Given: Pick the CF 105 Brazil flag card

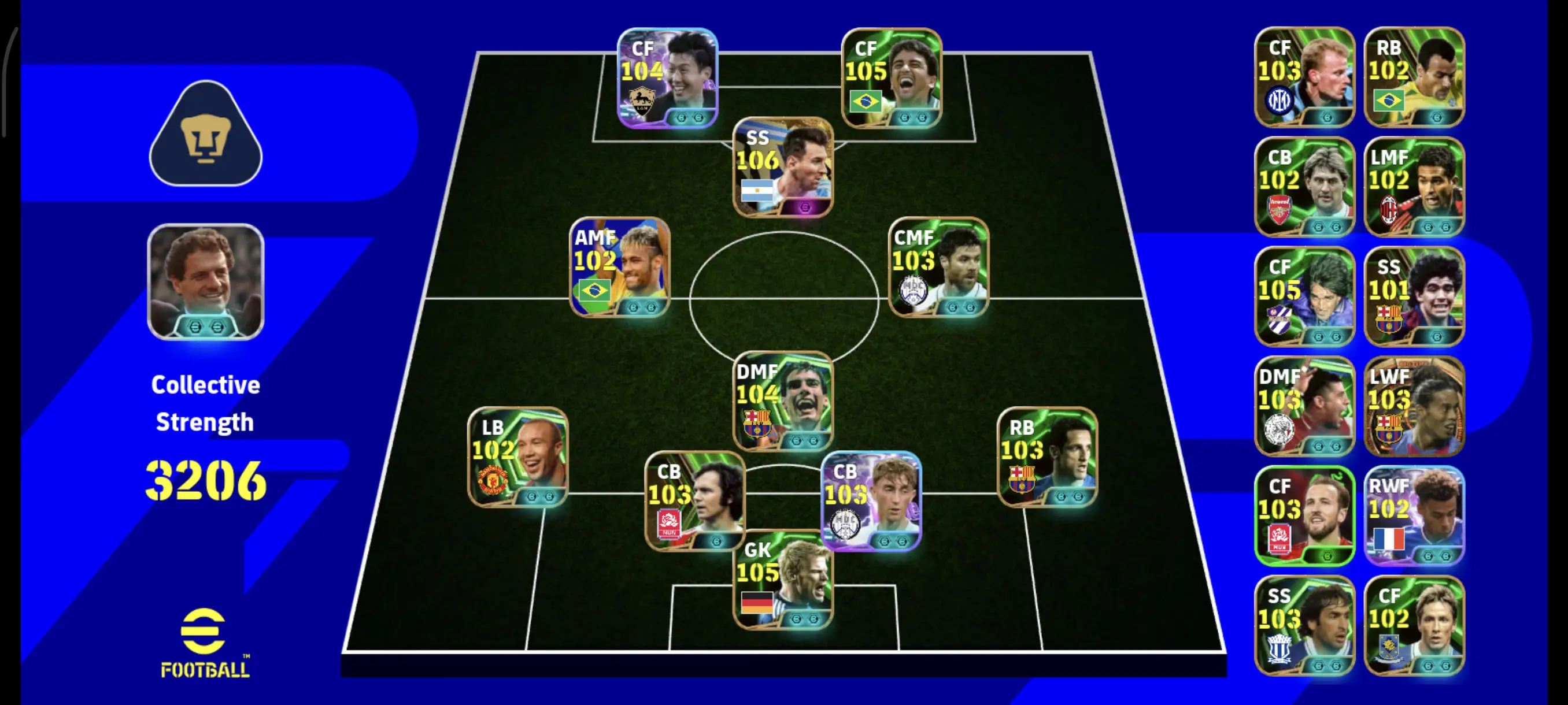Looking at the screenshot, I should (892, 78).
